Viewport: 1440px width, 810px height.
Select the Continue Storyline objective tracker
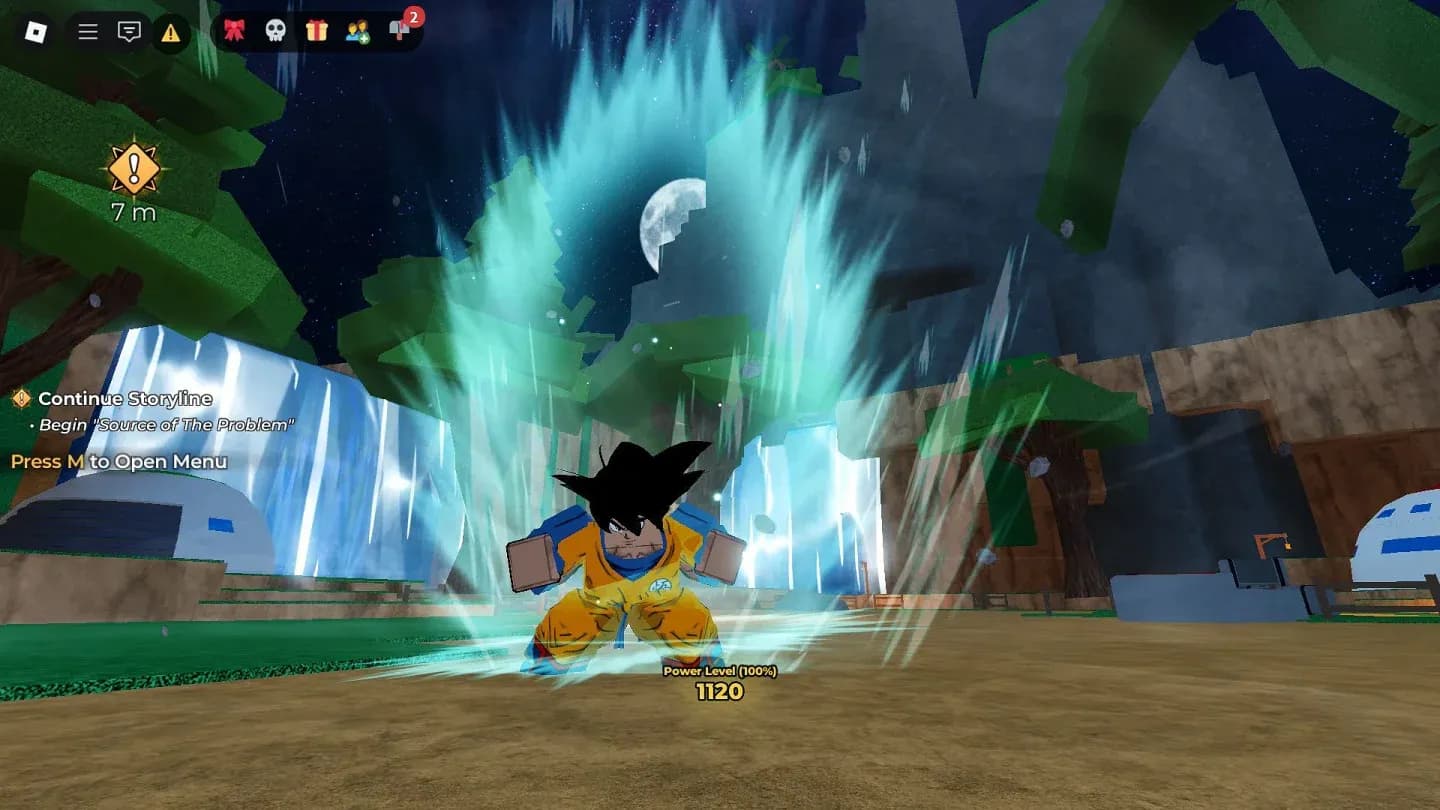124,399
